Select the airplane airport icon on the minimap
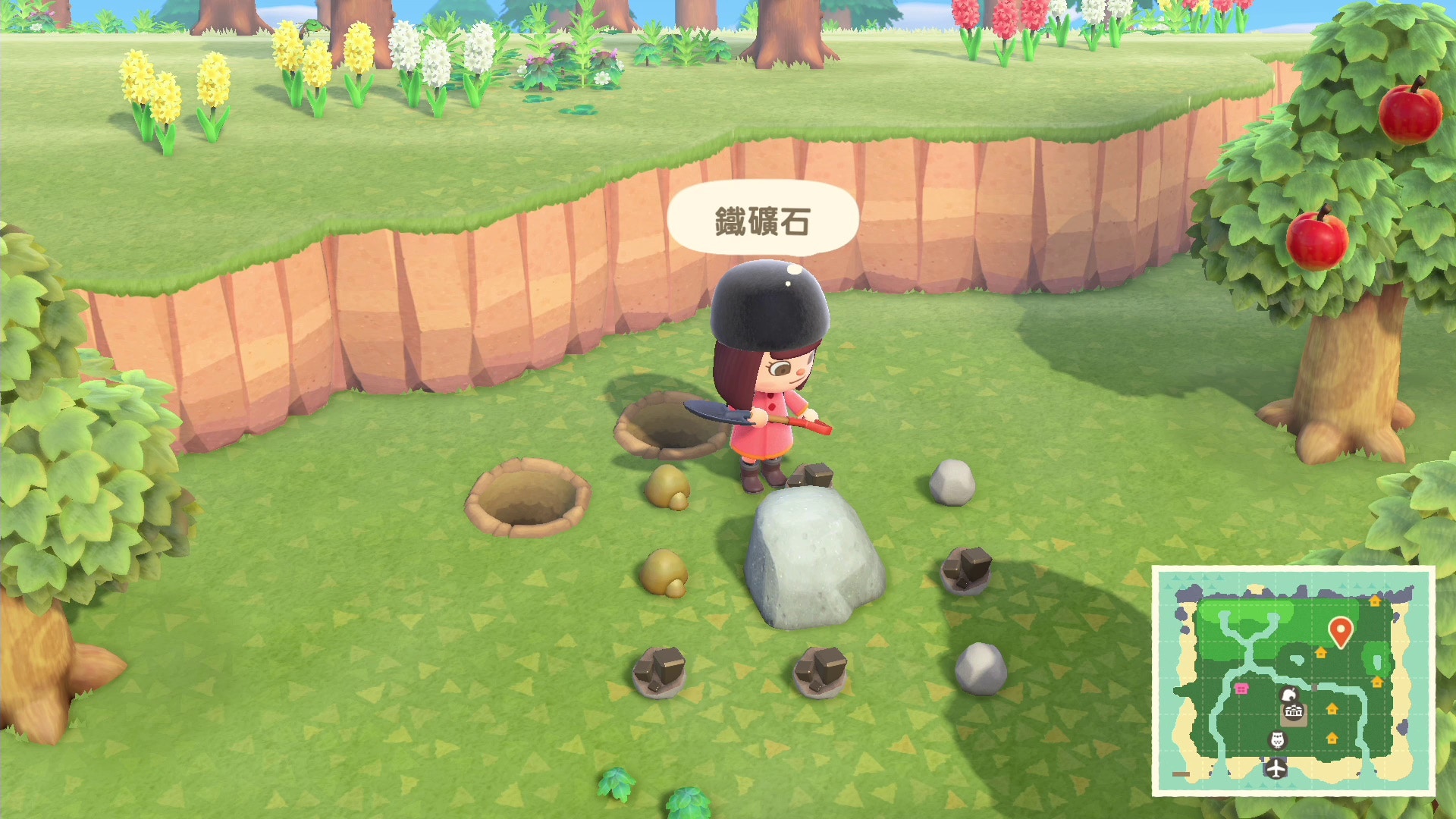The width and height of the screenshot is (1456, 819). (1276, 770)
